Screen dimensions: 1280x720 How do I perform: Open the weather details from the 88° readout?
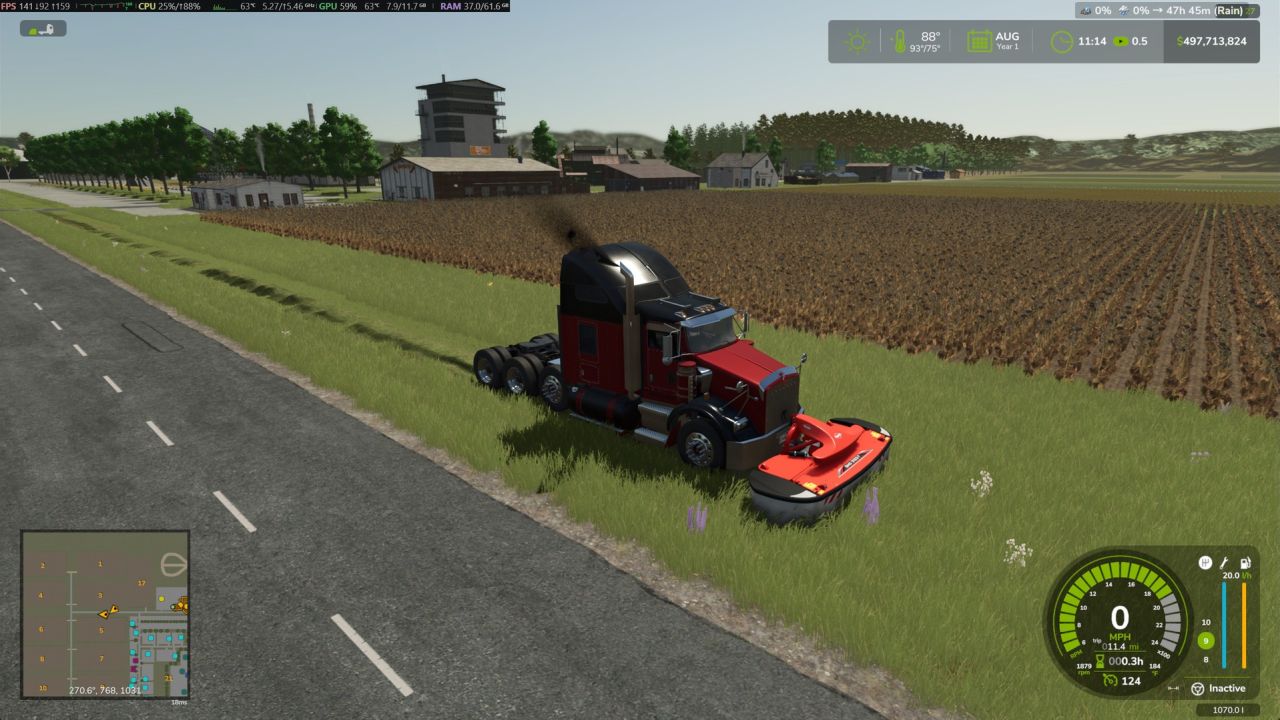(x=928, y=36)
